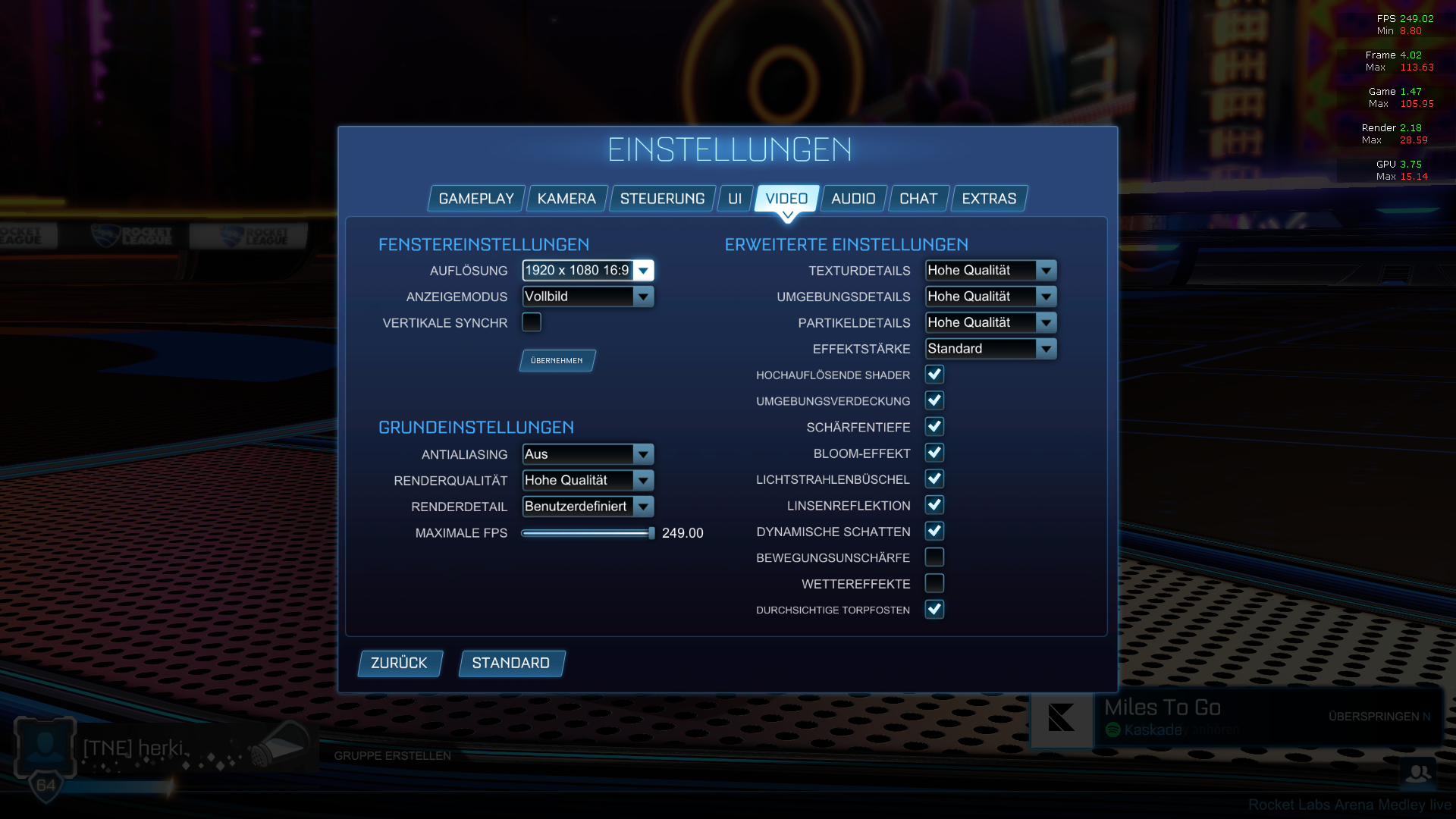The width and height of the screenshot is (1456, 819).
Task: Disable the Bloom-Effekt checkbox
Action: point(935,453)
